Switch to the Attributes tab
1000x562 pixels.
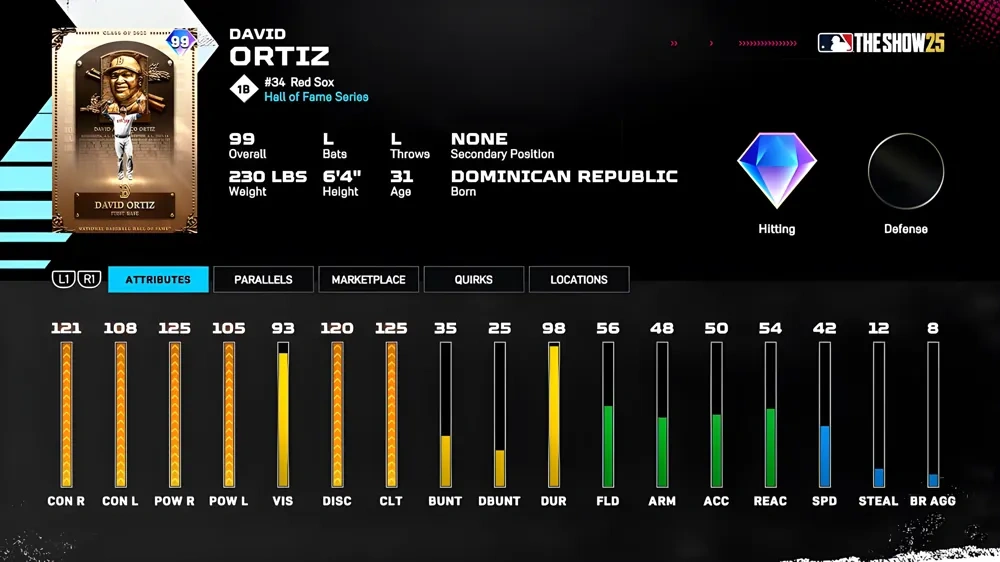tap(158, 280)
